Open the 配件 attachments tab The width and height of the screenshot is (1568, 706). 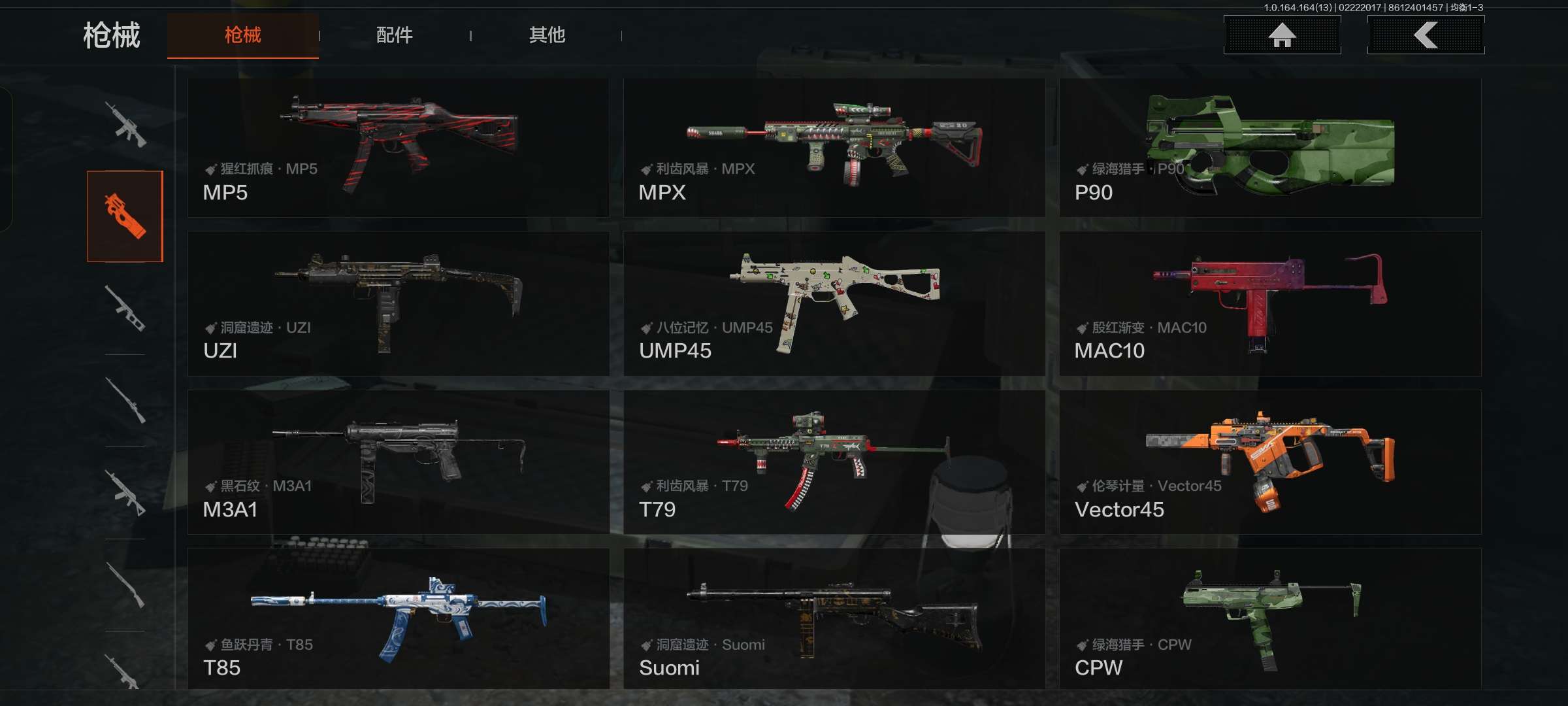pos(394,35)
